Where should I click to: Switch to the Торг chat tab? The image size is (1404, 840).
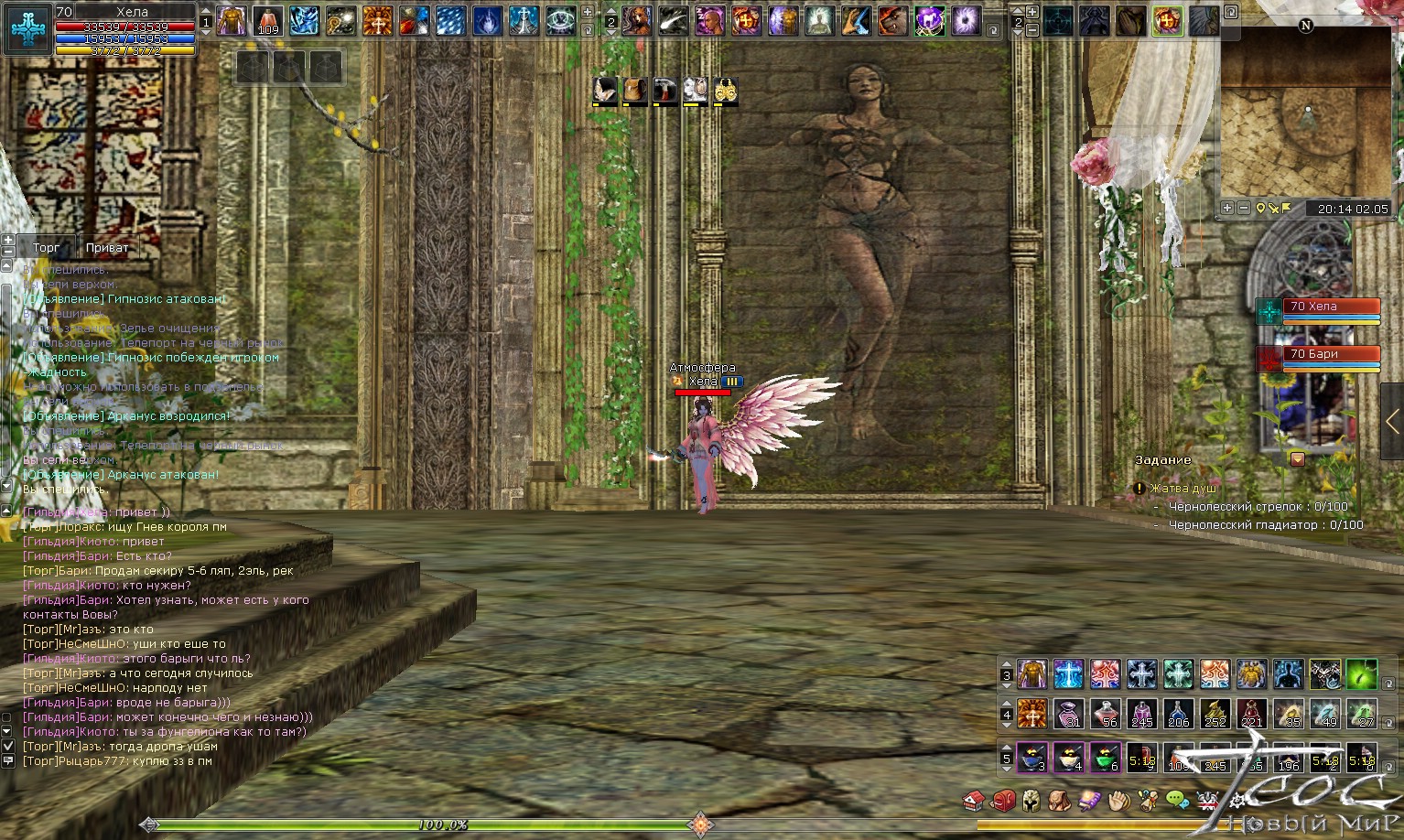point(46,247)
